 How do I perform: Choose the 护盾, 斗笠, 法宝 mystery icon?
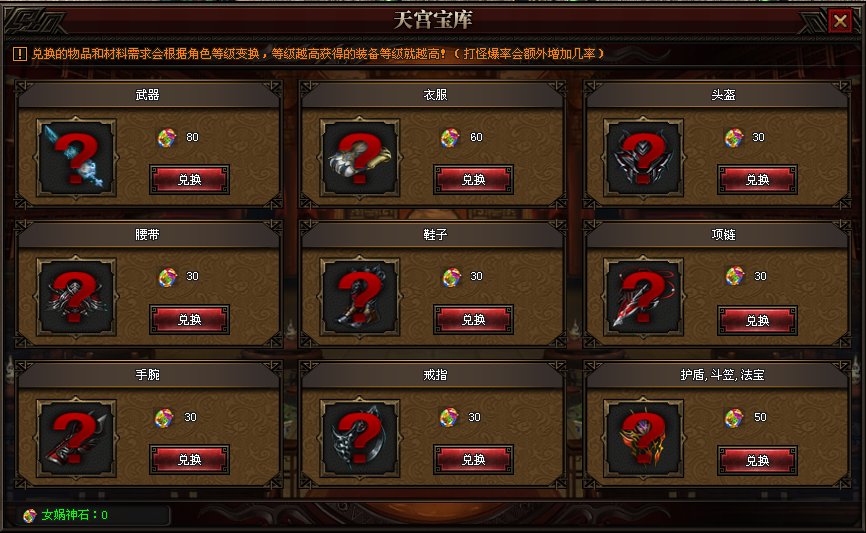[x=644, y=439]
